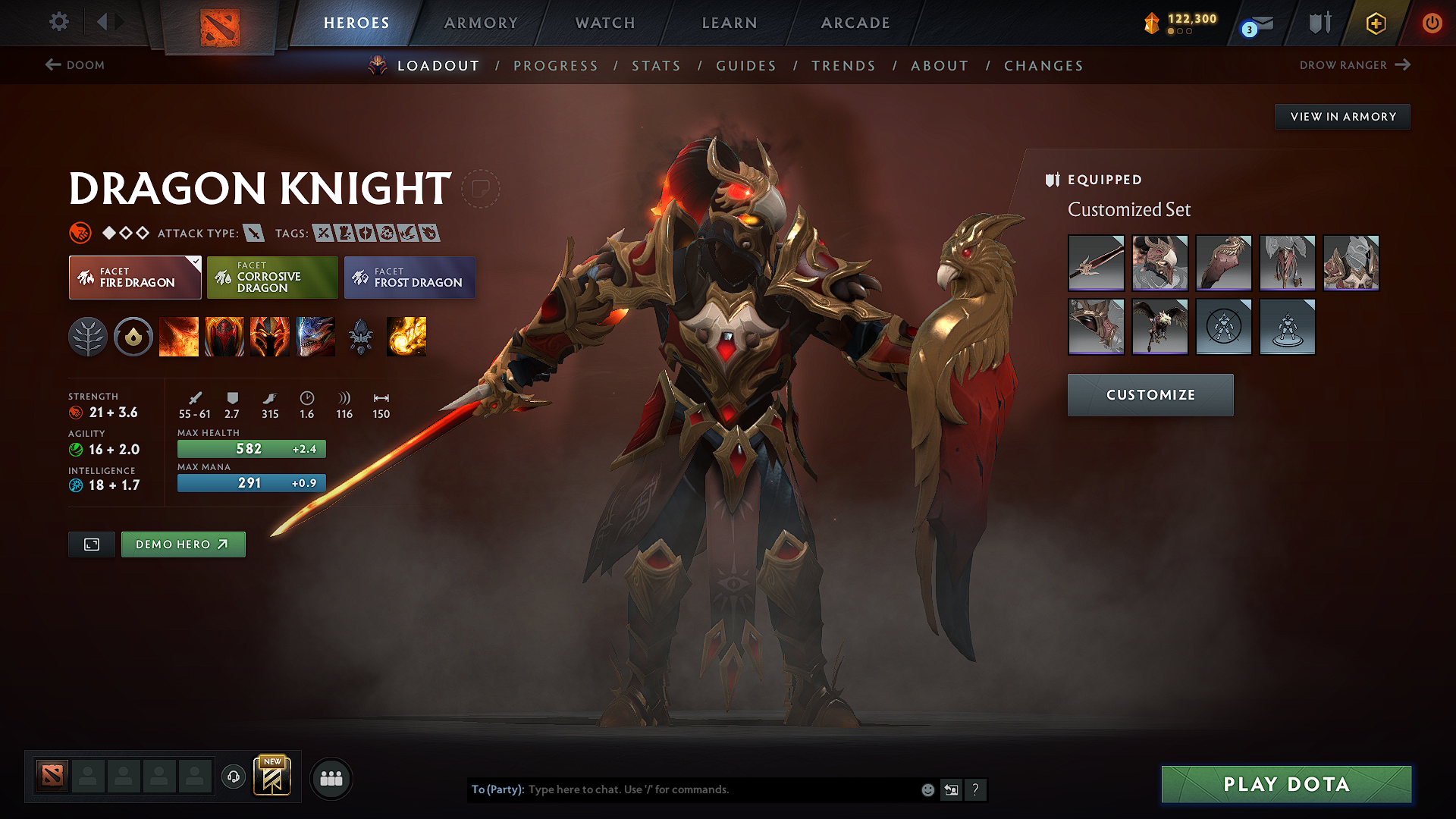
Task: Click the Max Health bar
Action: [x=251, y=448]
